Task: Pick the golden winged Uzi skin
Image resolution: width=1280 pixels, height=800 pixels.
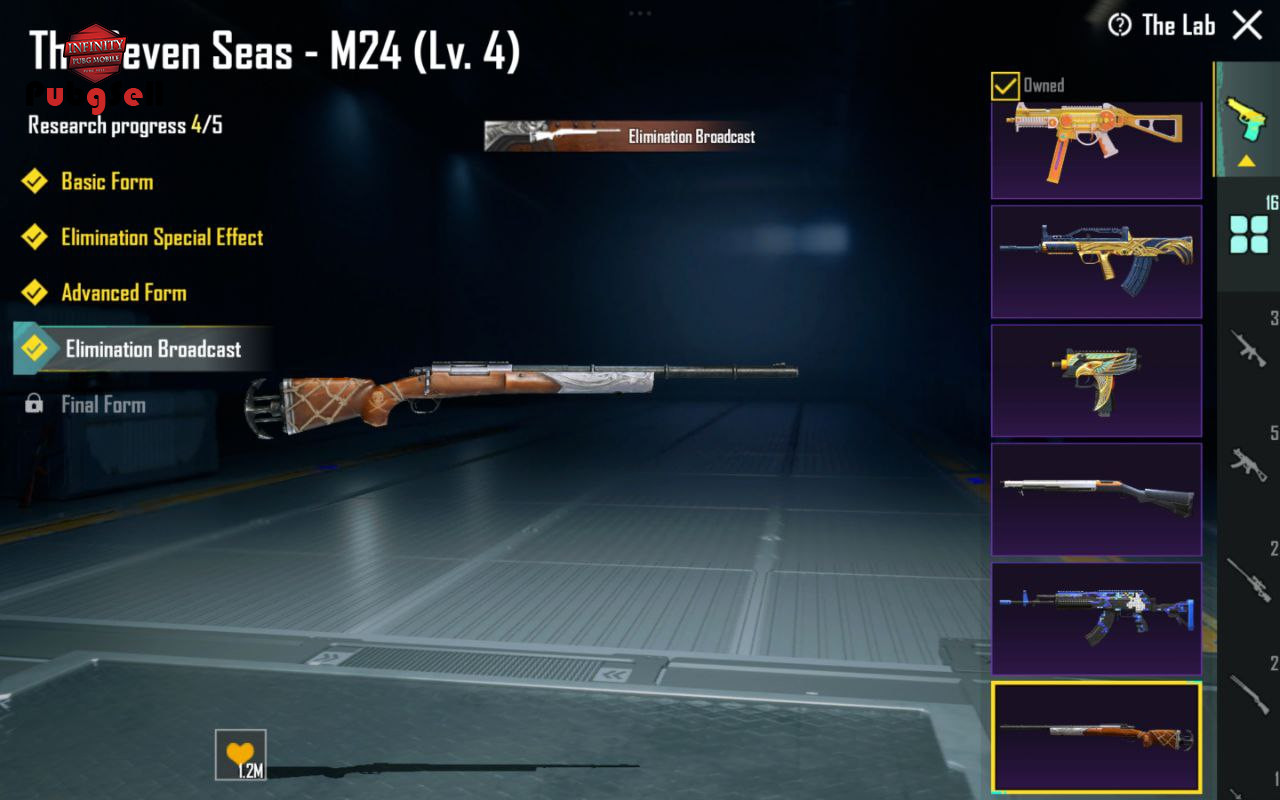Action: [x=1096, y=380]
